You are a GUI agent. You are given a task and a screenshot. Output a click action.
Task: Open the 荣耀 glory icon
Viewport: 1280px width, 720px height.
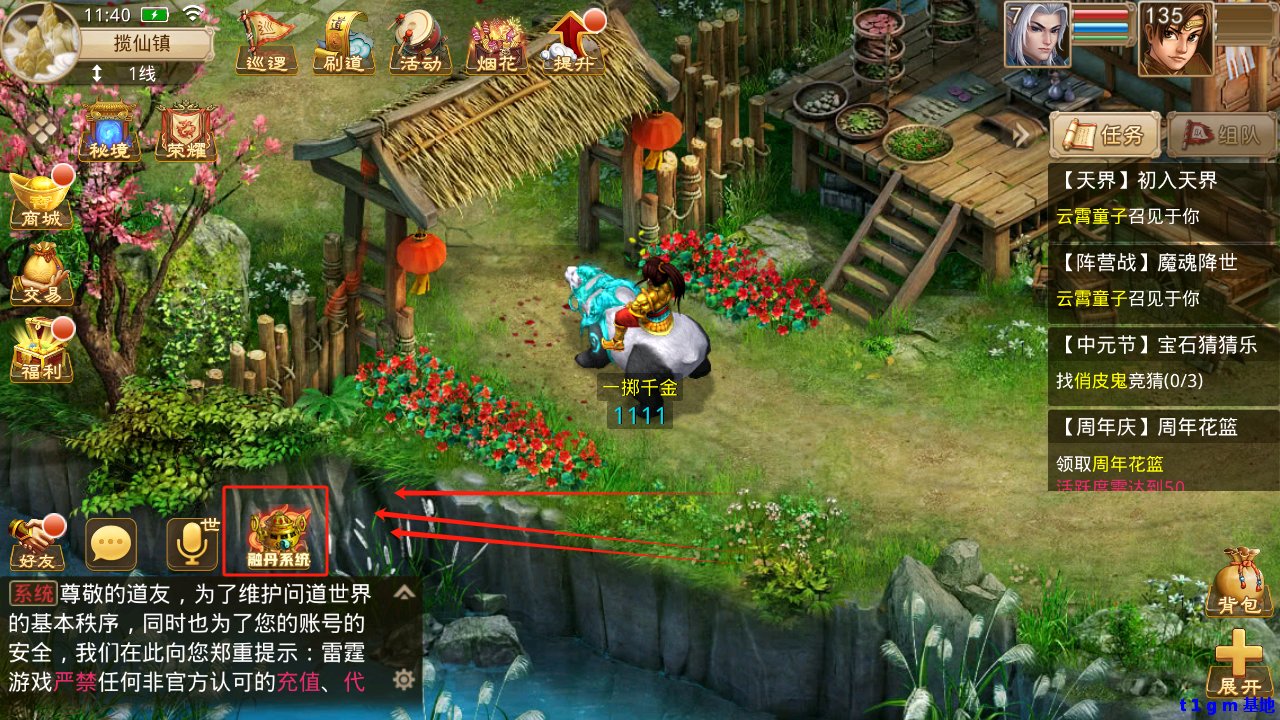tap(186, 133)
